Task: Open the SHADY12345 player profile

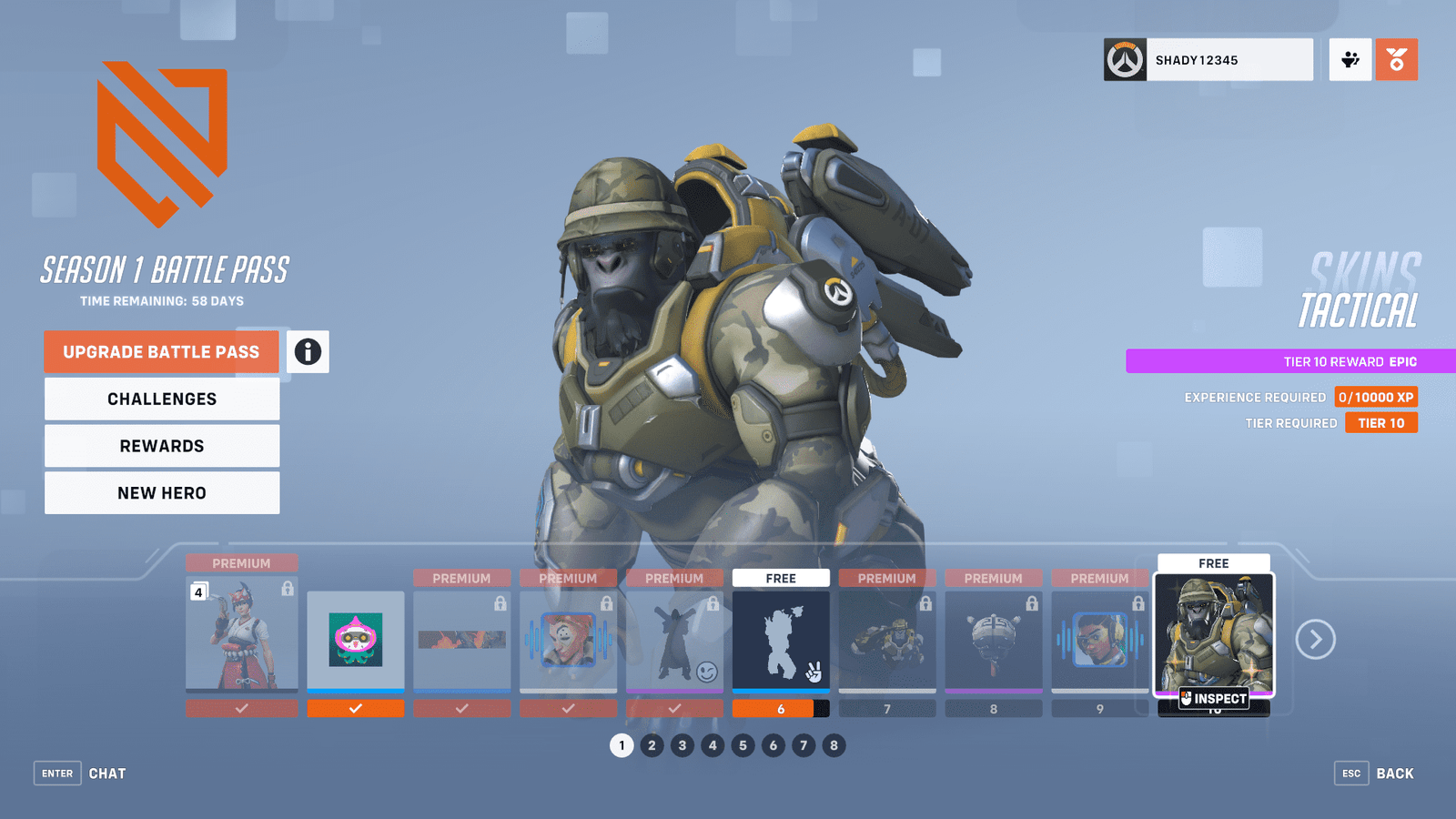Action: pos(1208,60)
